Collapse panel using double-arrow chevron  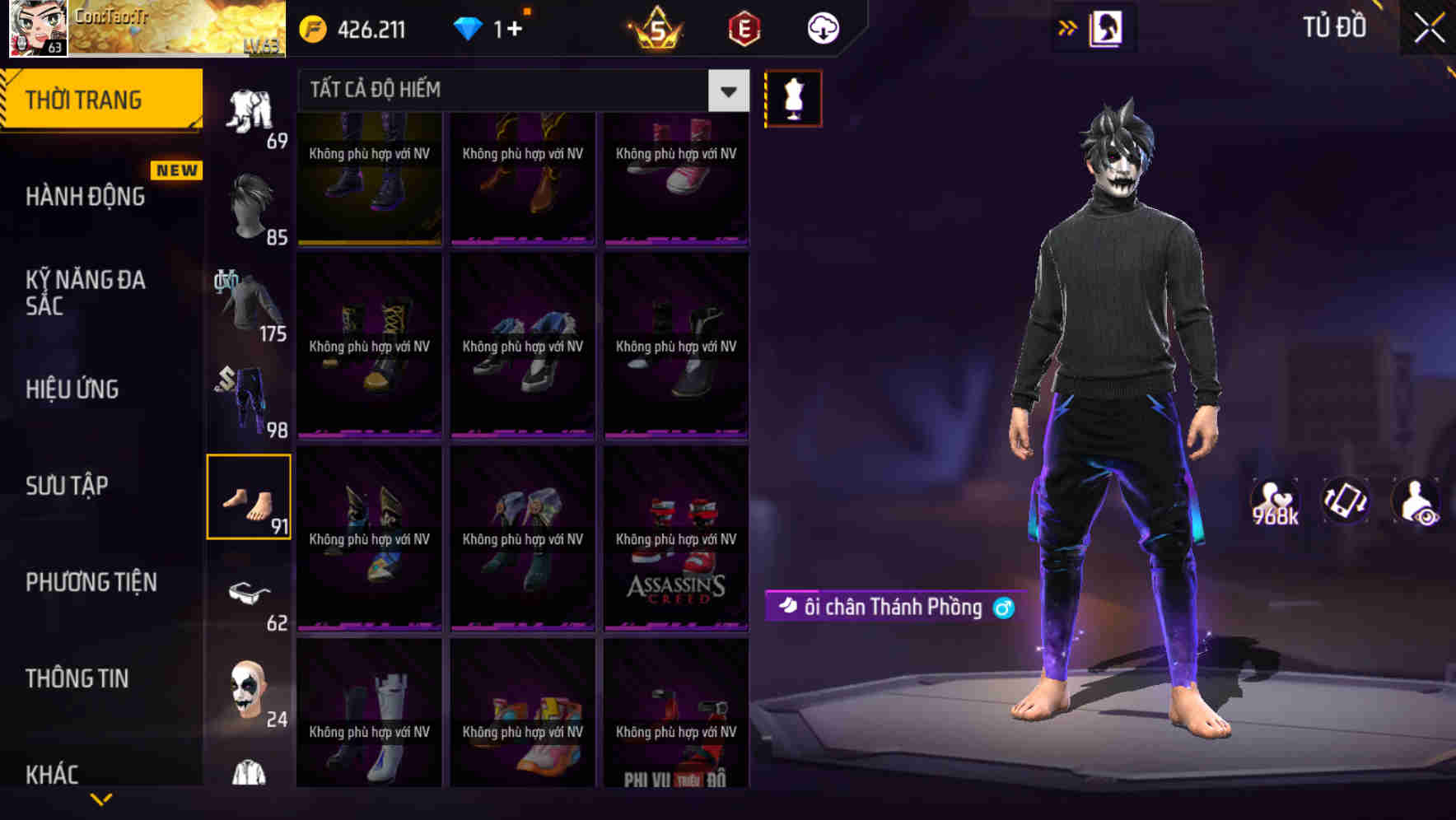(1068, 27)
